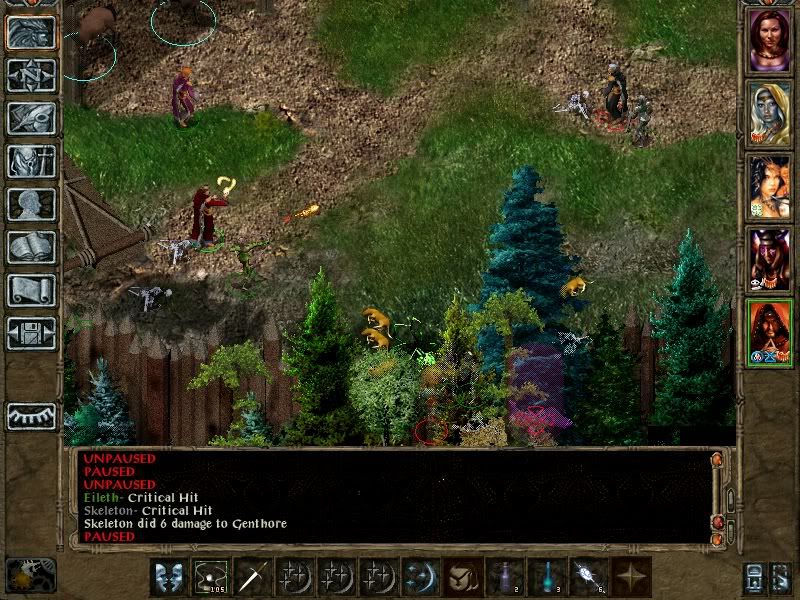The width and height of the screenshot is (800, 600).
Task: Show the character record with the head silhouette
Action: 31,204
